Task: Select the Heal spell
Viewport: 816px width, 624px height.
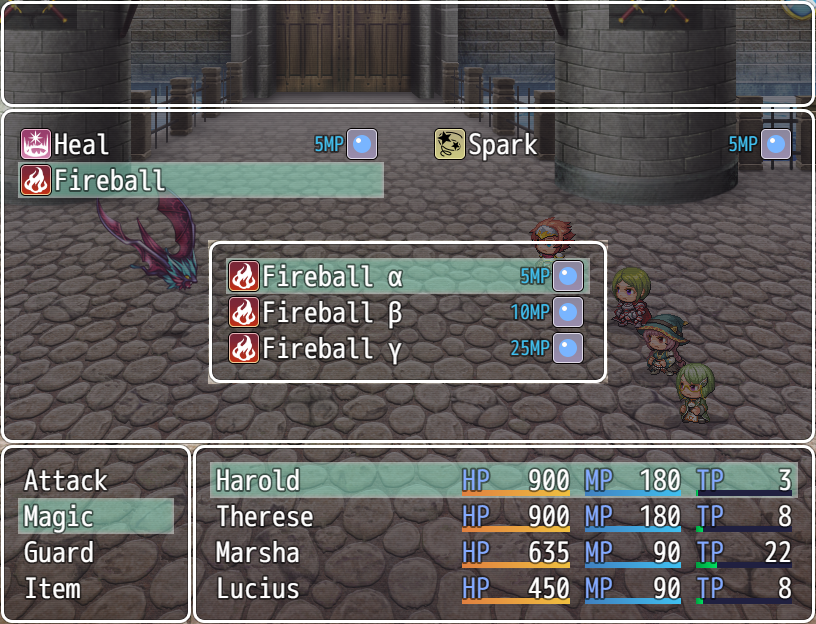Action: [x=200, y=145]
